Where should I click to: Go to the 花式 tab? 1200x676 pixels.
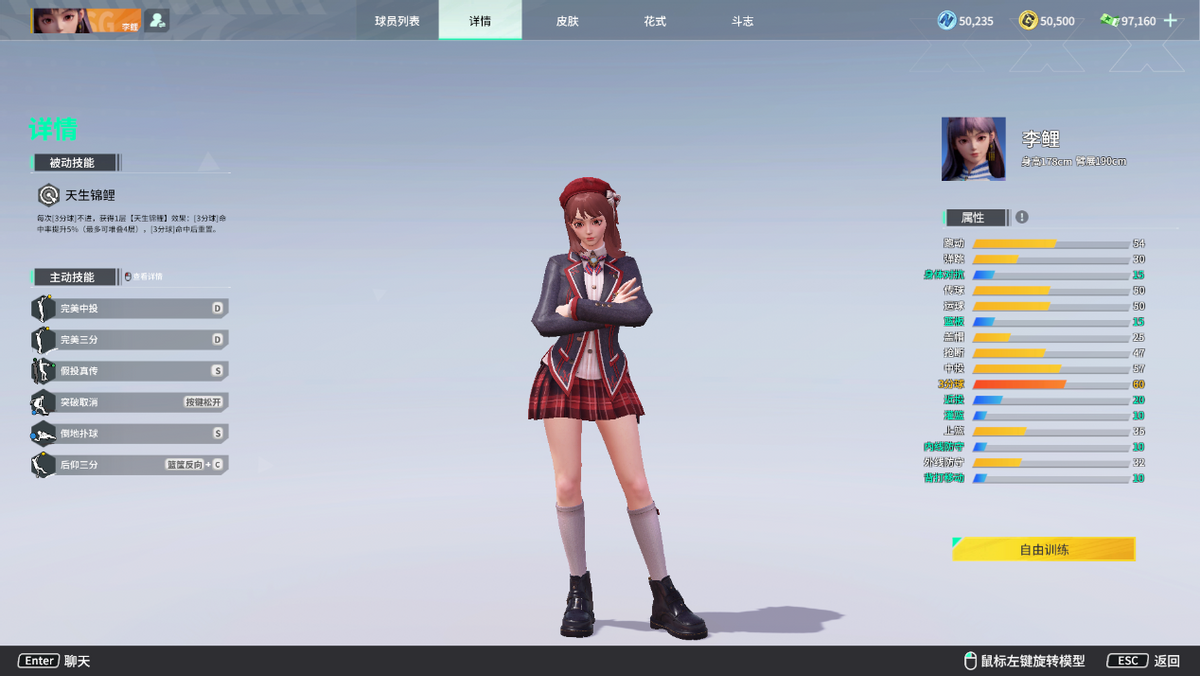tap(655, 21)
